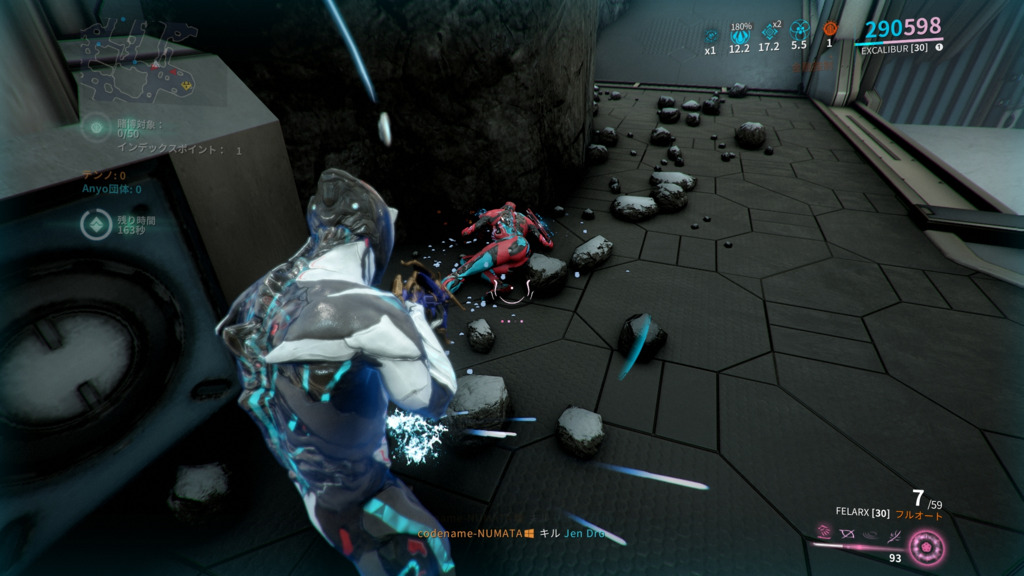Image resolution: width=1024 pixels, height=576 pixels.
Task: Activate the crossed-out bow ability icon
Action: click(847, 534)
